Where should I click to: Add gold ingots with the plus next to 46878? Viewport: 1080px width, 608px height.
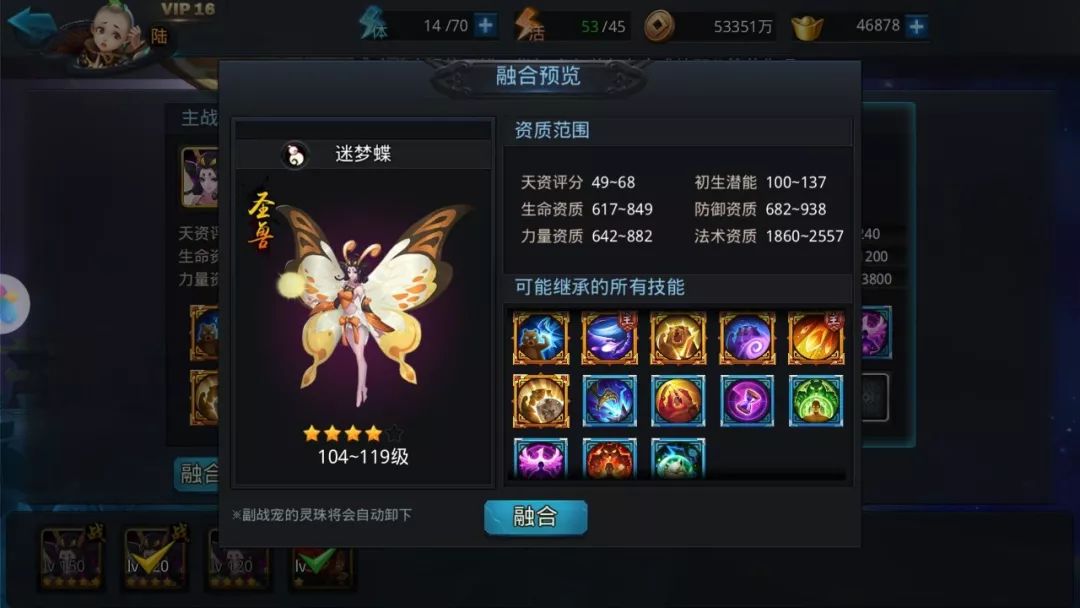point(916,26)
